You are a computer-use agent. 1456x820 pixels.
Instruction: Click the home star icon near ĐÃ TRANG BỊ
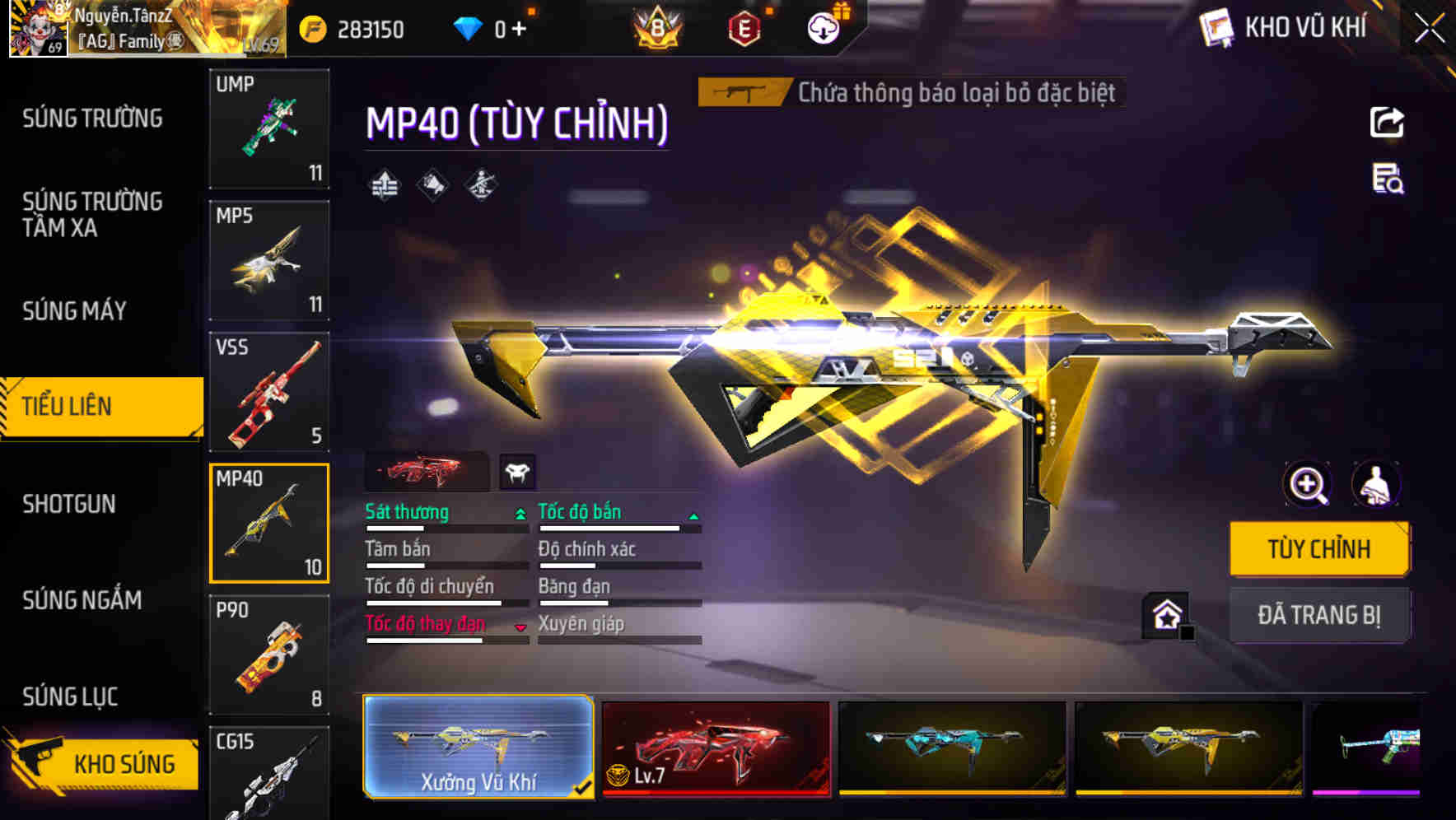(x=1168, y=613)
